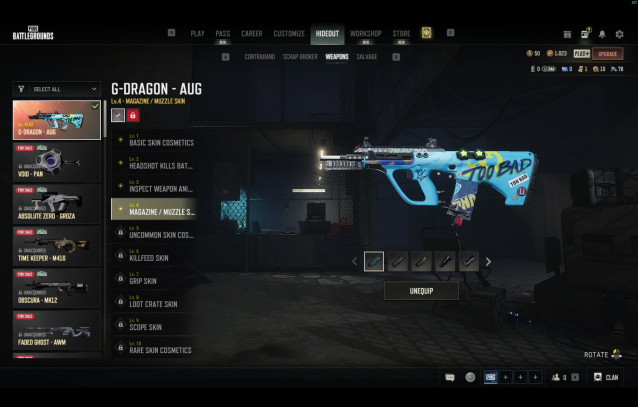Choose the Absolute Zero - Groza skin
Image resolution: width=638 pixels, height=407 pixels.
pos(56,204)
